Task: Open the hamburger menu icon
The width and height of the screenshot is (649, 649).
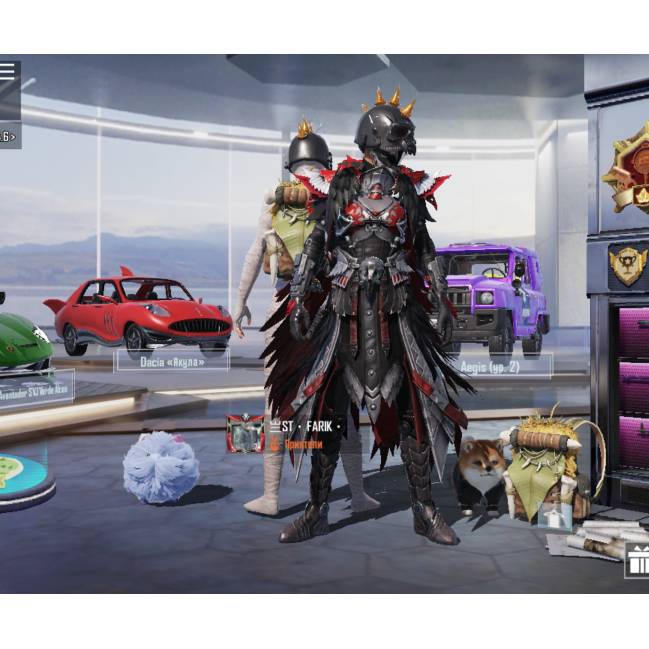Action: click(x=8, y=71)
